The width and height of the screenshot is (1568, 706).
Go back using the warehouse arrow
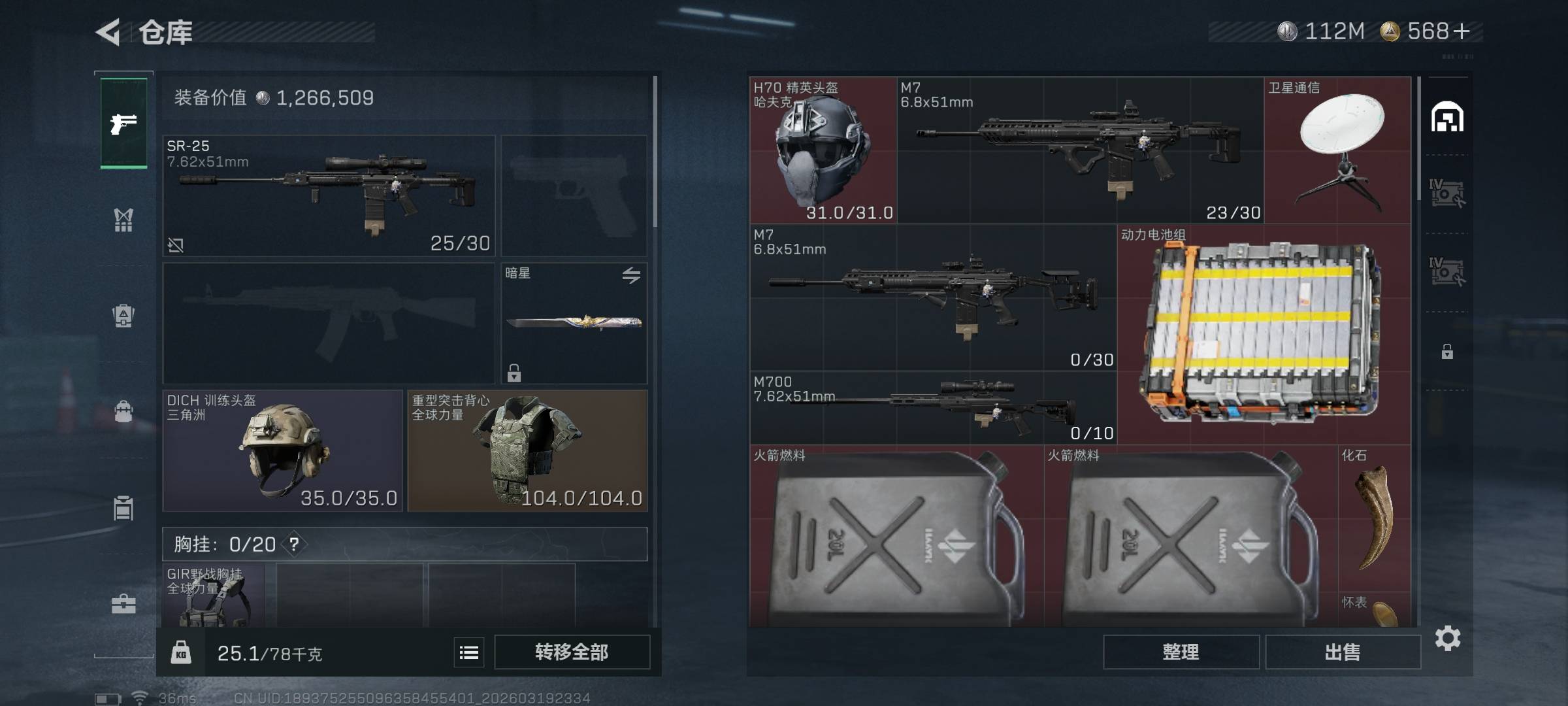(x=108, y=32)
